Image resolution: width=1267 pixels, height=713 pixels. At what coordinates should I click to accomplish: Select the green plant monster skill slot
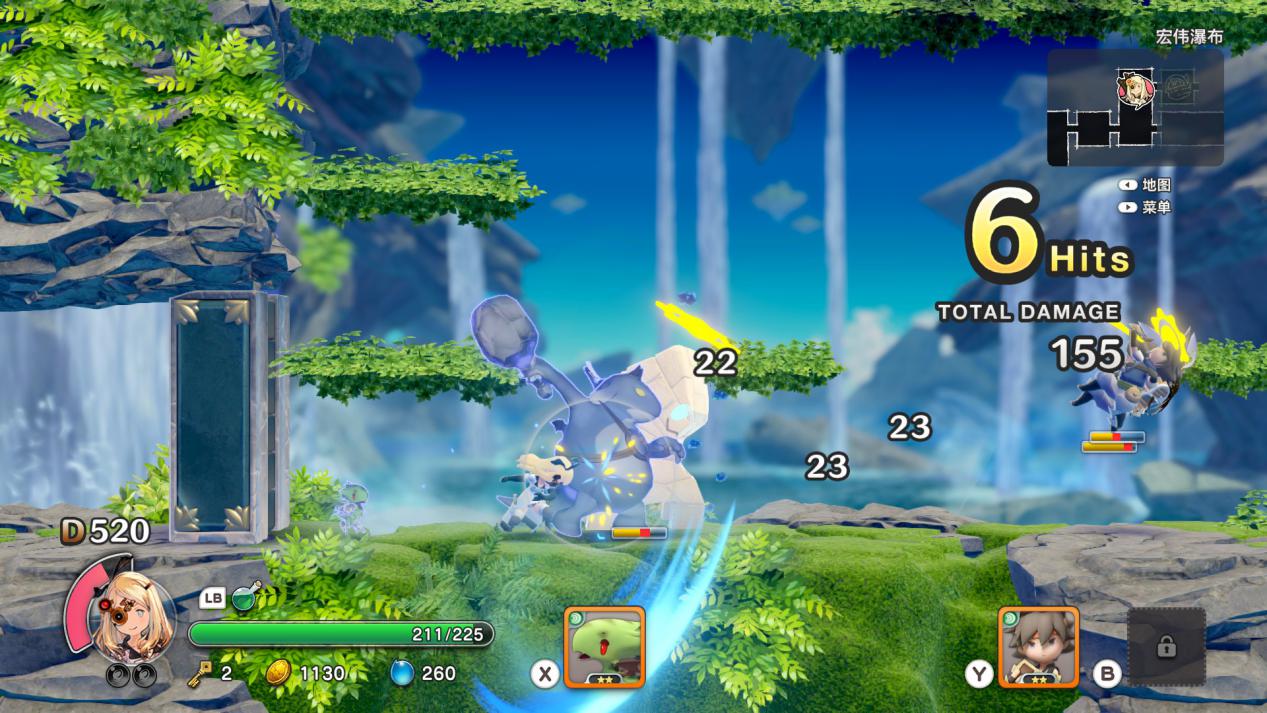604,646
